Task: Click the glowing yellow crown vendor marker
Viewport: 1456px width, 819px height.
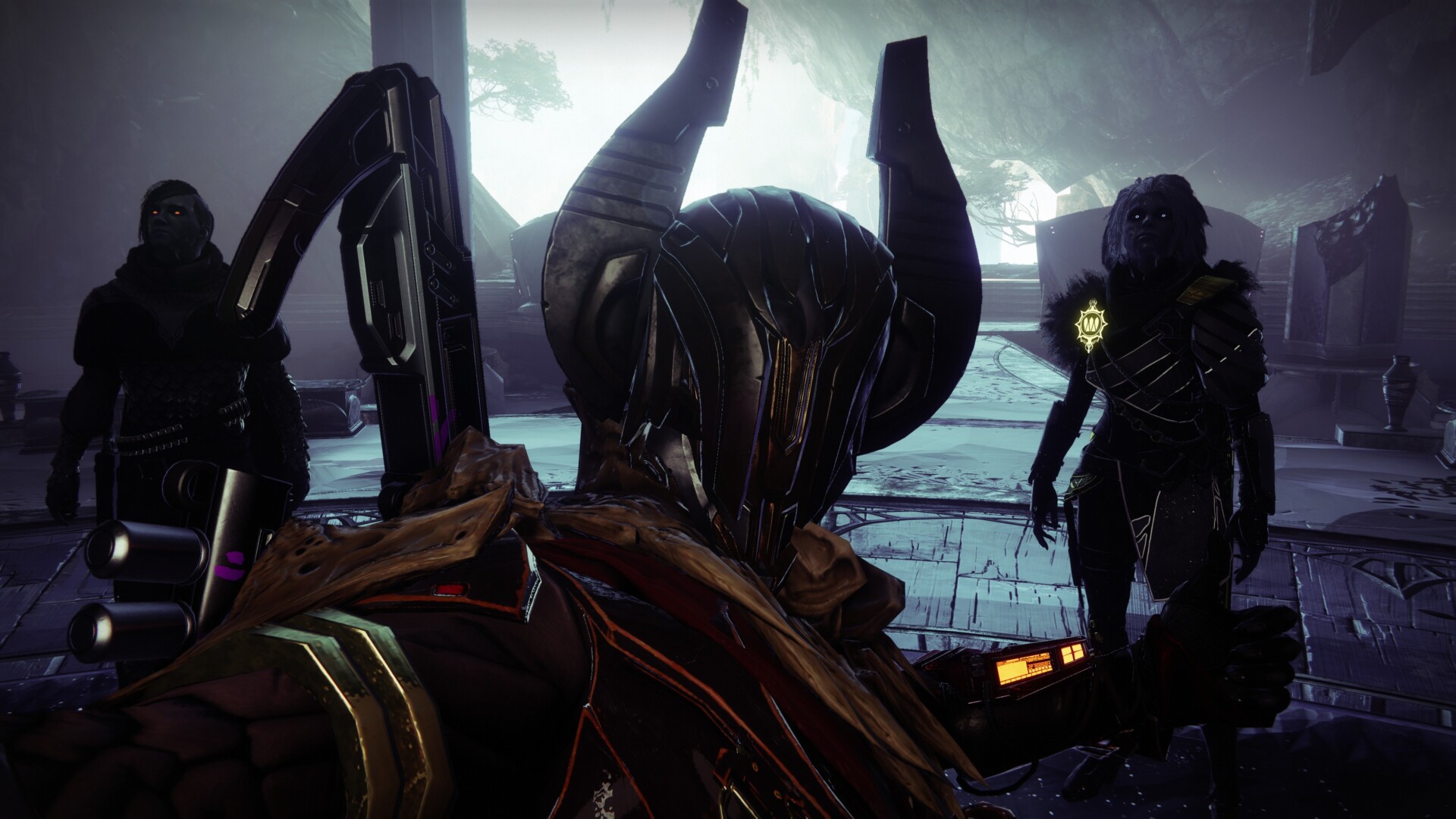Action: 1091,325
